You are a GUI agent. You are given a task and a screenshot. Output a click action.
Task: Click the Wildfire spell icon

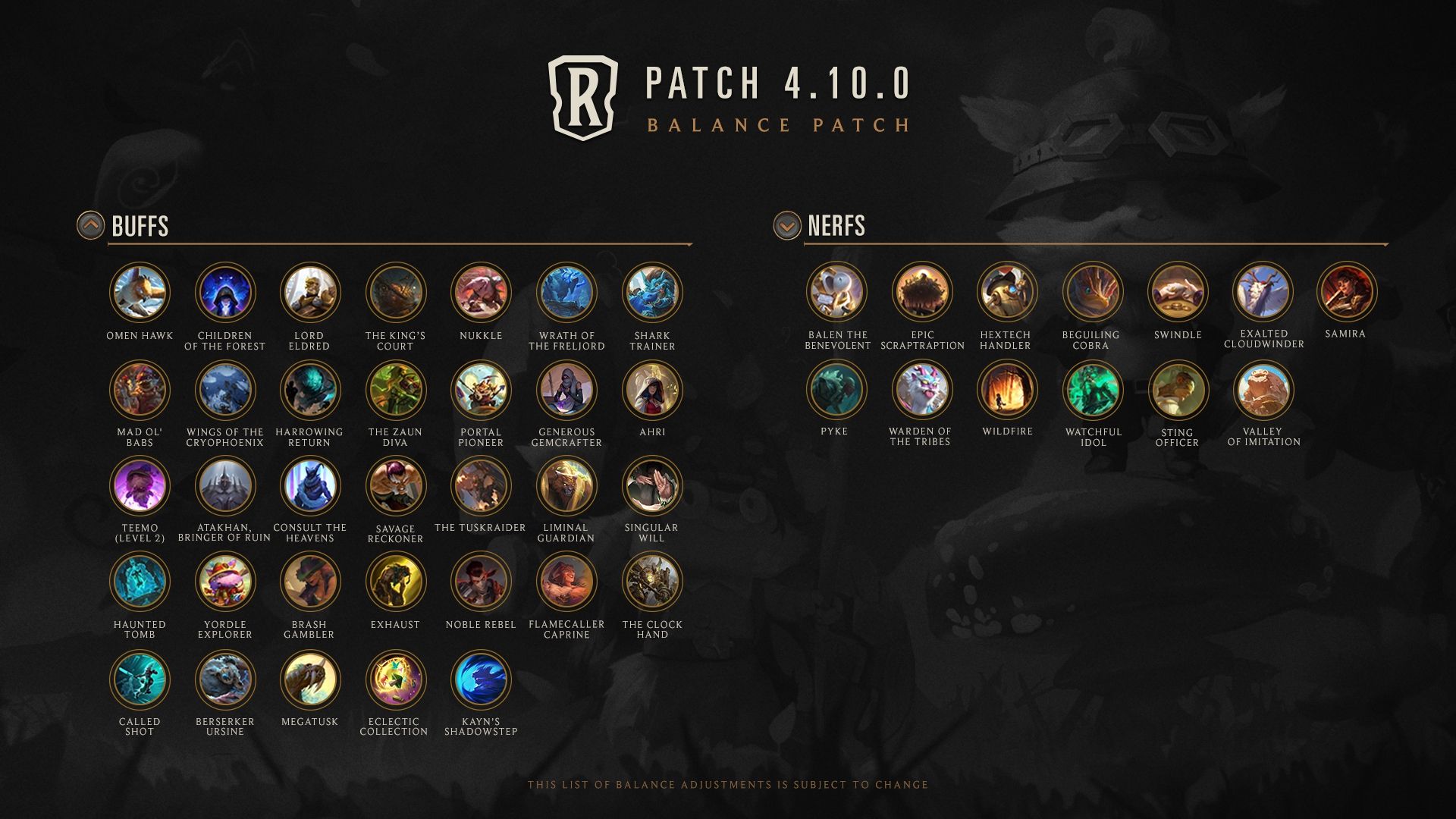point(1007,390)
